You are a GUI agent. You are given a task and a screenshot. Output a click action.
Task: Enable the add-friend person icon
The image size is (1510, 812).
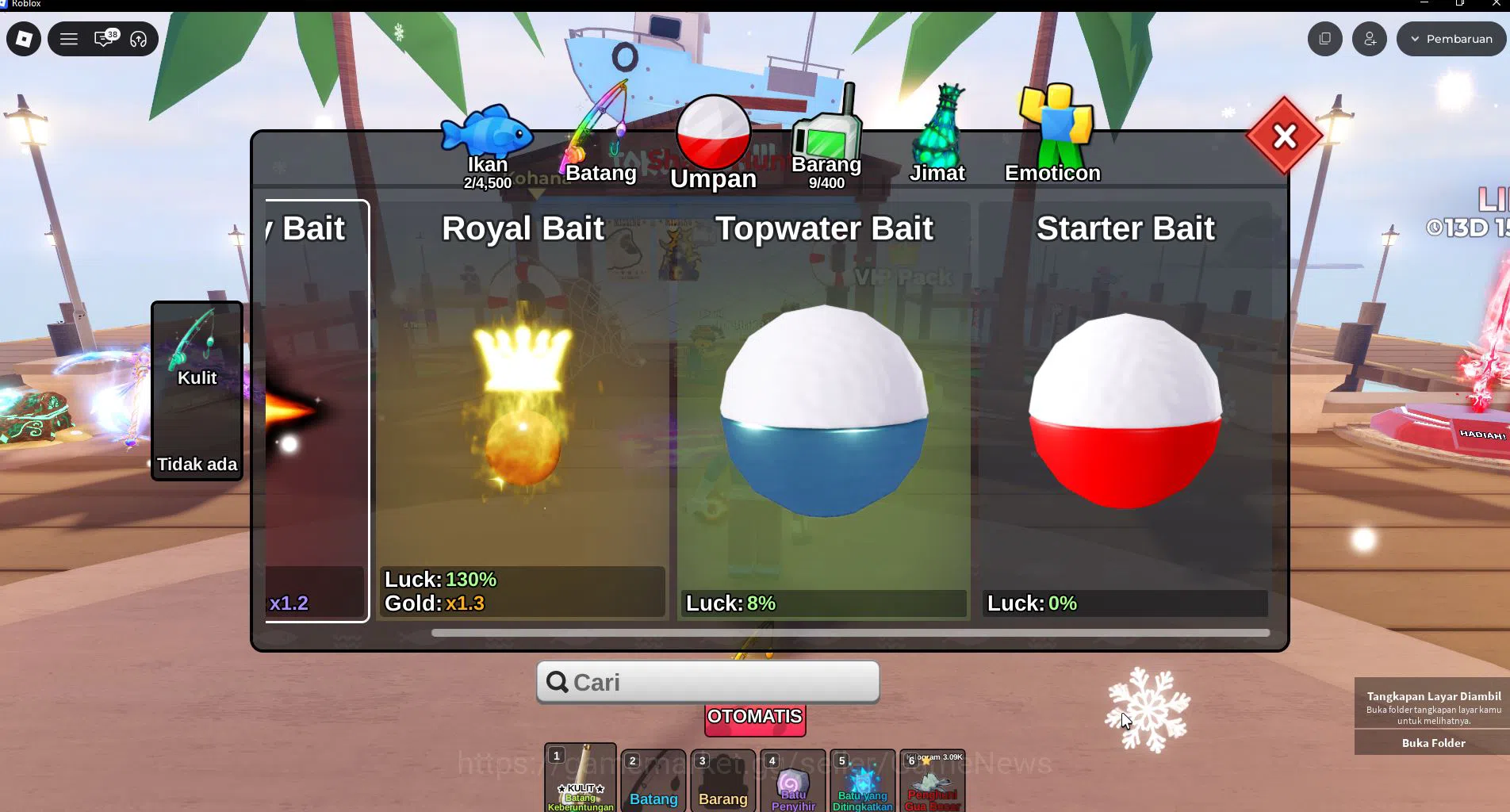(1369, 38)
